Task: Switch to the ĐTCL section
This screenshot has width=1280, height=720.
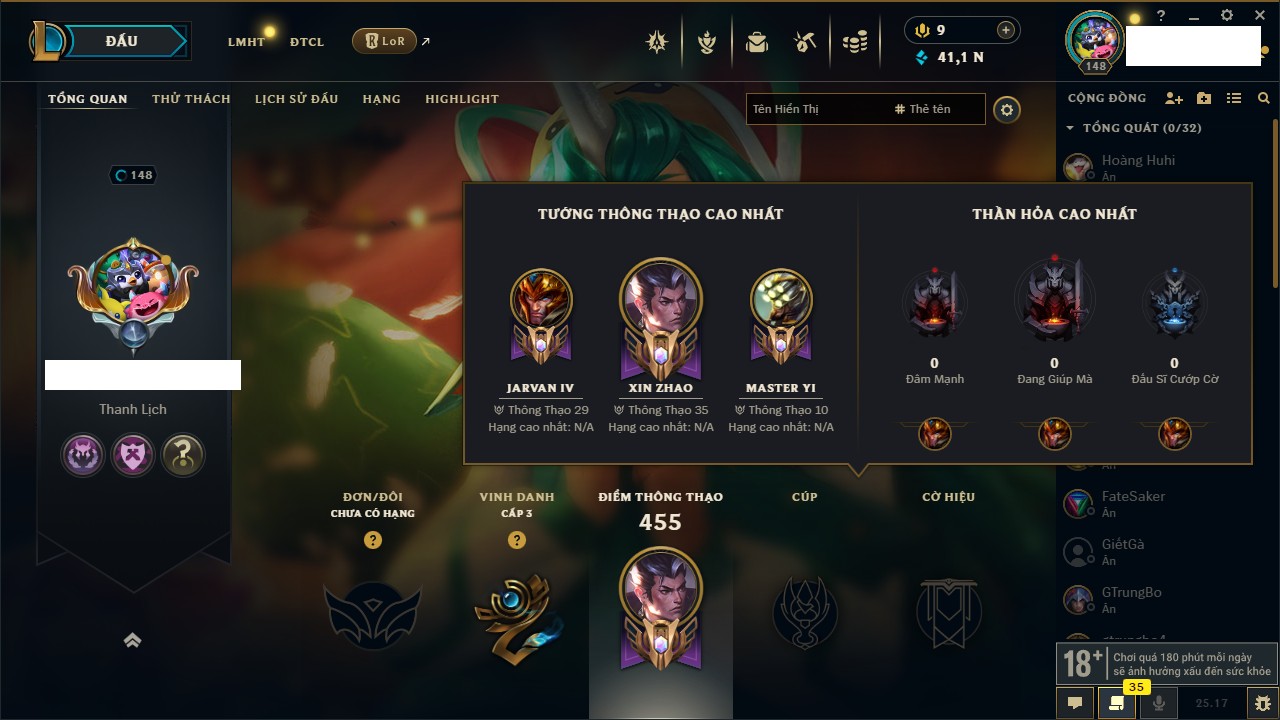Action: [307, 42]
